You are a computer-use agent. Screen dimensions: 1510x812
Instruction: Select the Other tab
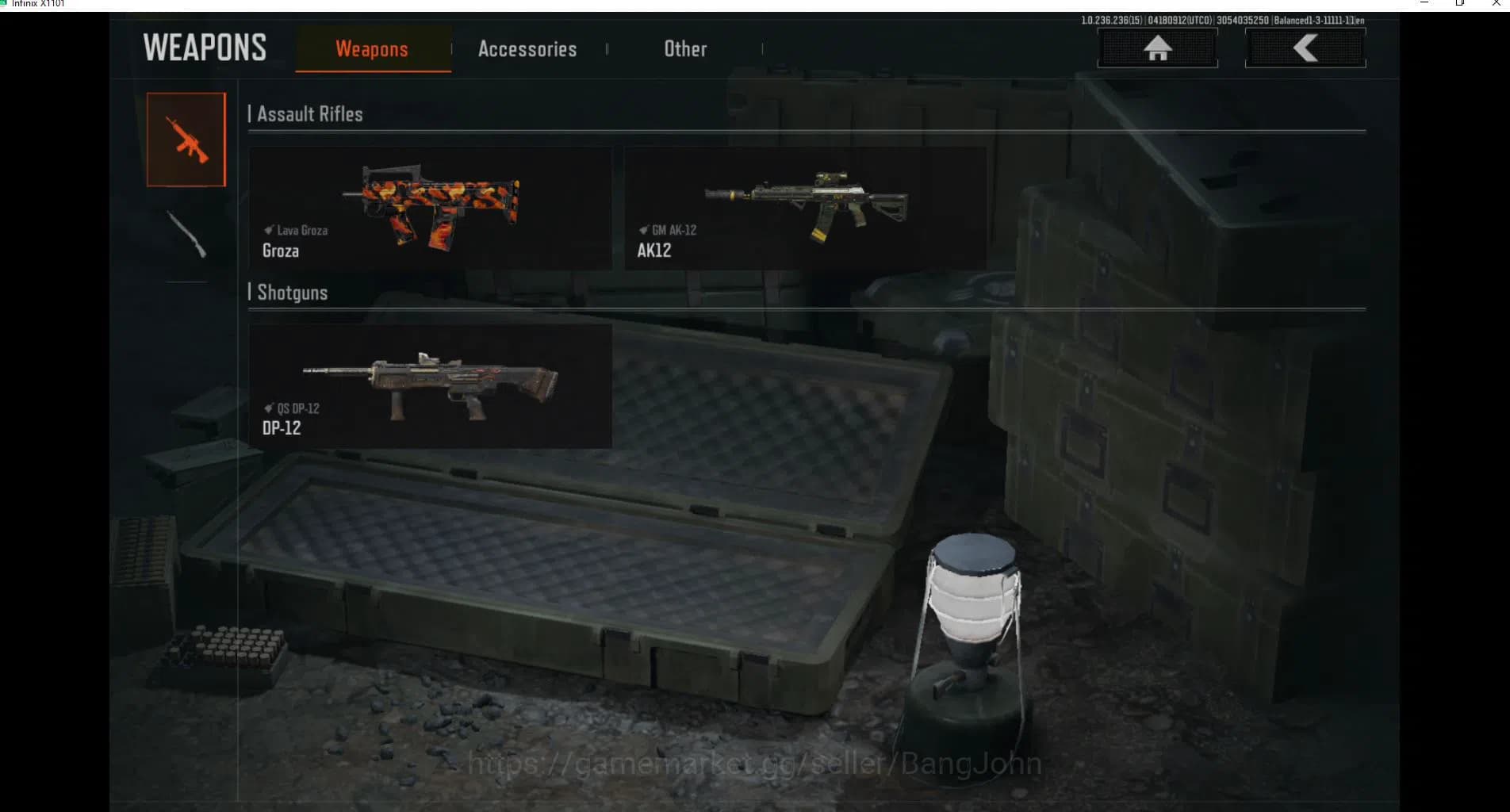(685, 49)
